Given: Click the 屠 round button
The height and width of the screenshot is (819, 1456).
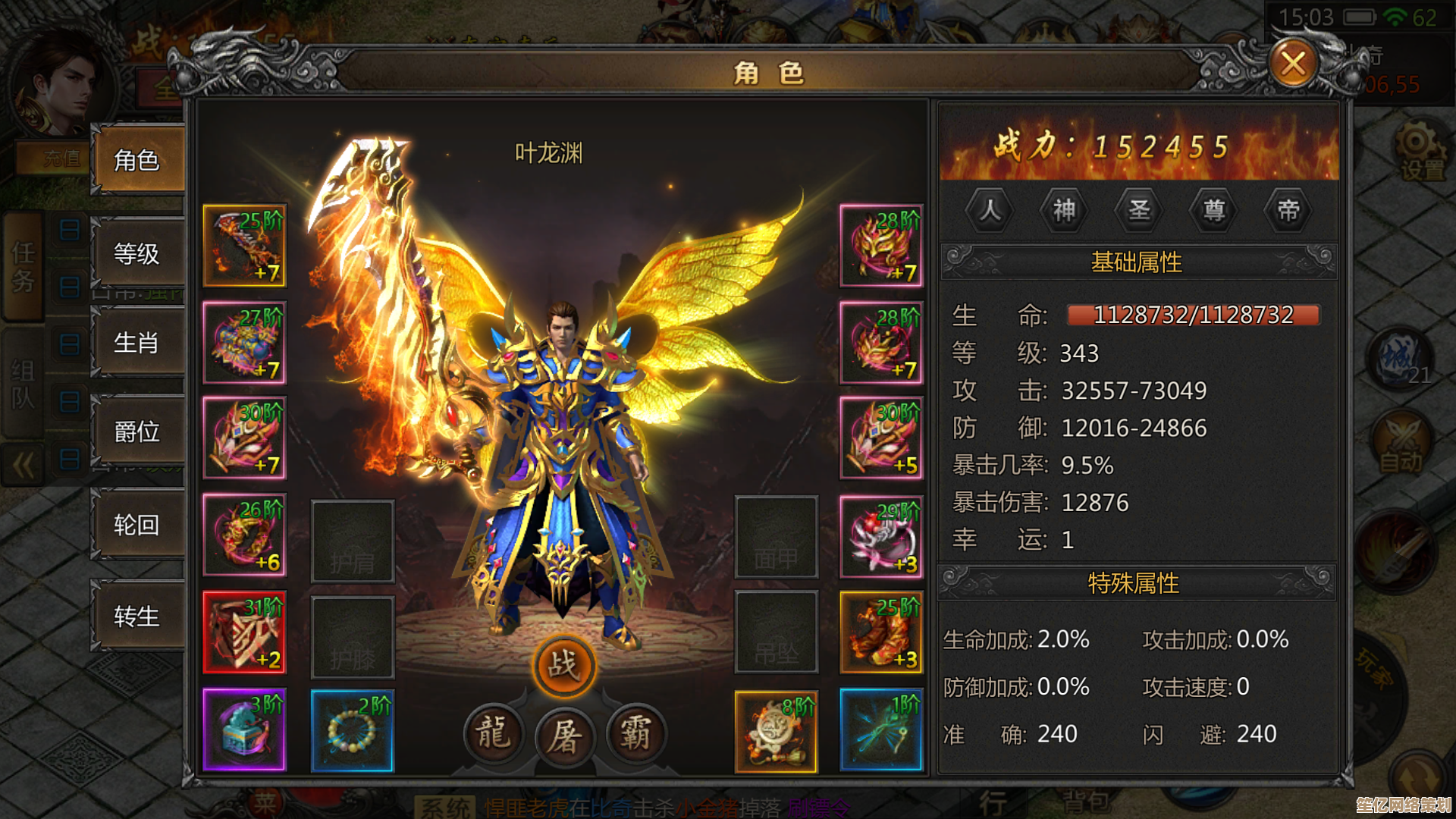Looking at the screenshot, I should tap(565, 735).
